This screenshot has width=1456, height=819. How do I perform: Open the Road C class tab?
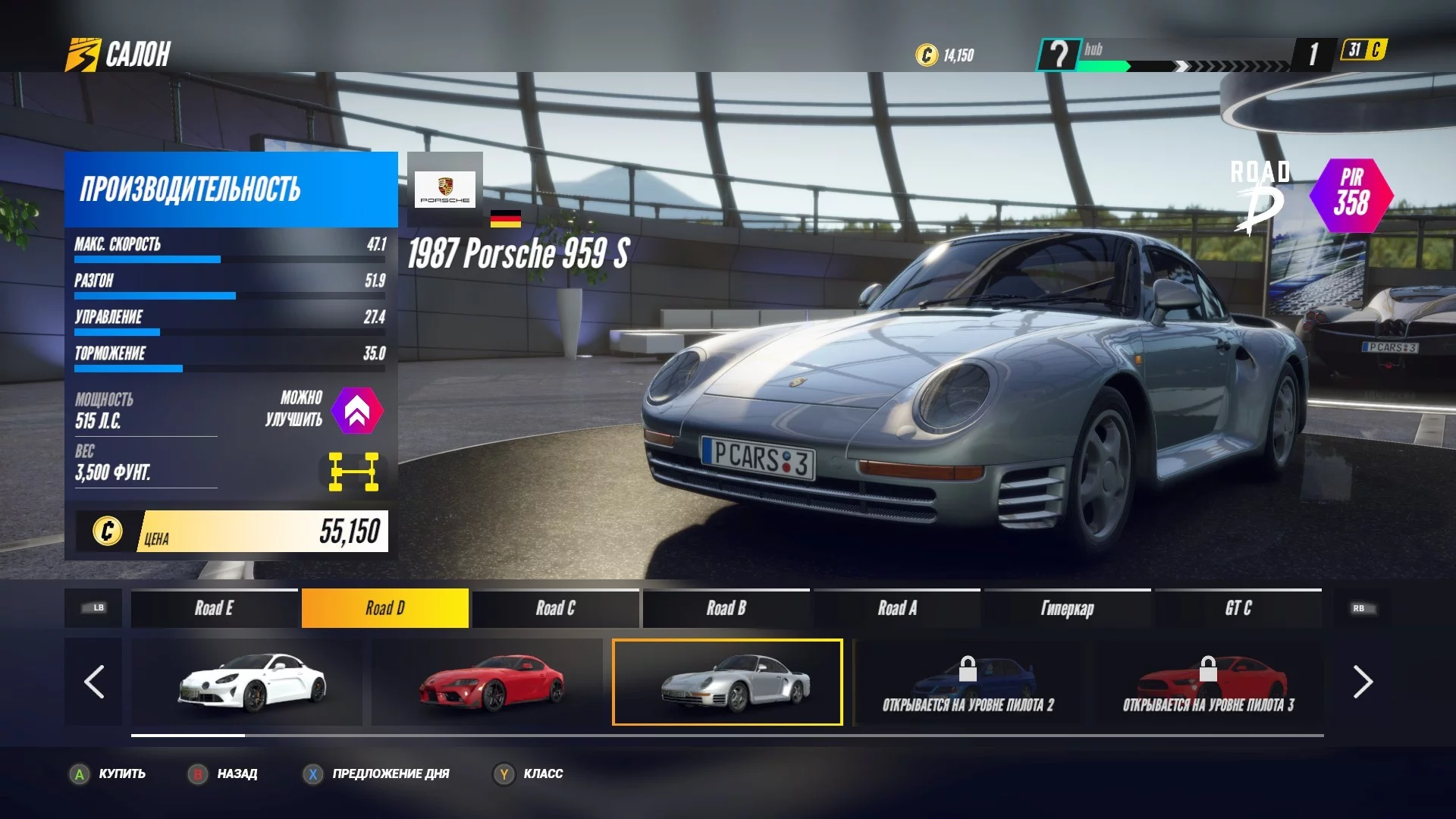click(555, 608)
